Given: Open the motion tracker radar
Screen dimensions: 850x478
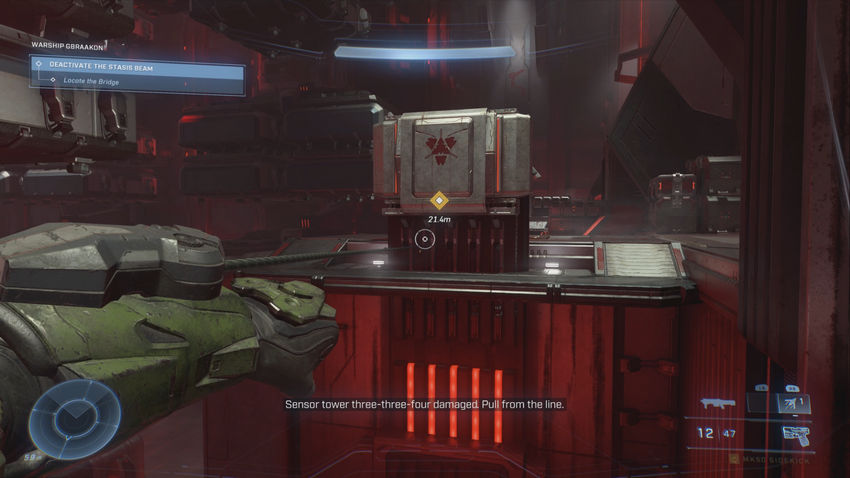Looking at the screenshot, I should coord(75,413).
